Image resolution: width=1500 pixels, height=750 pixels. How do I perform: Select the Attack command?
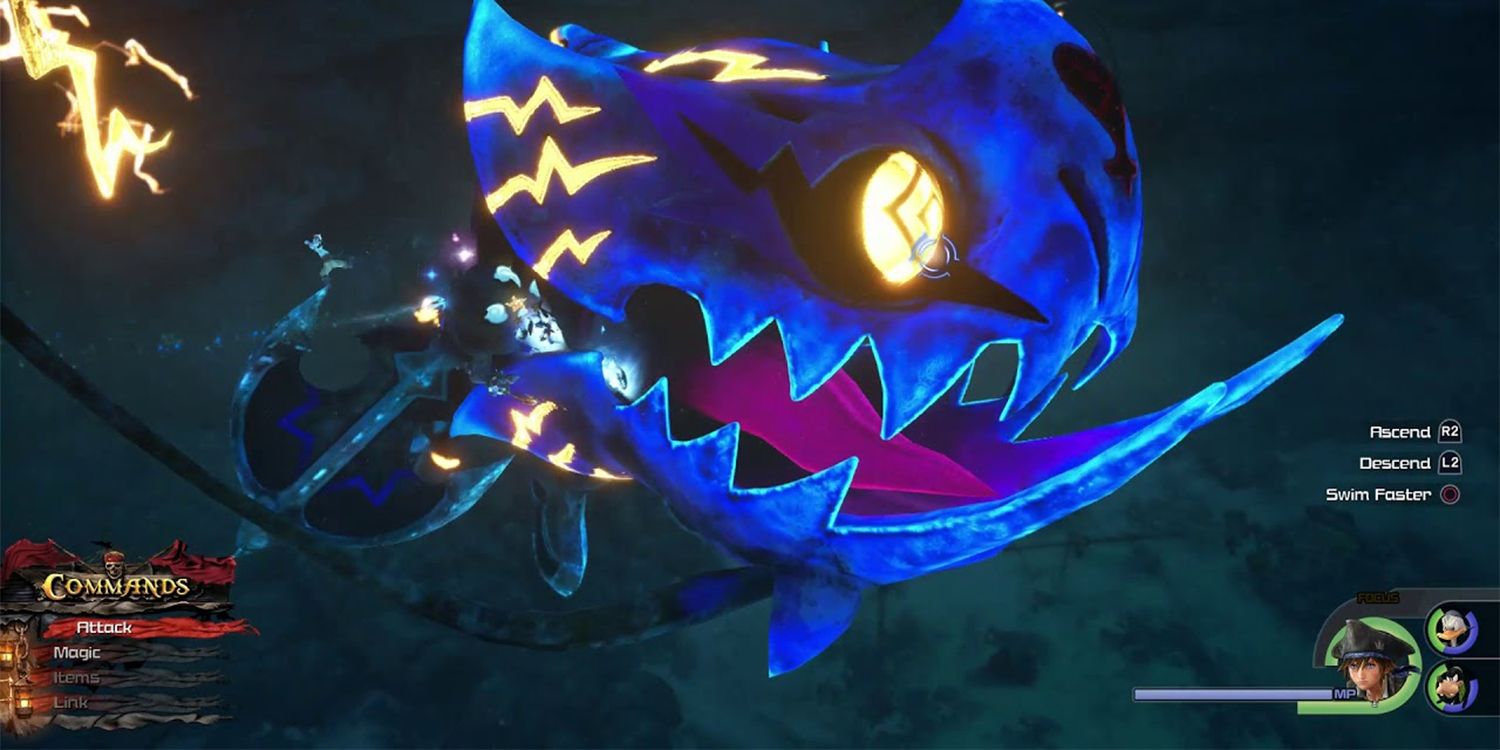click(x=102, y=626)
